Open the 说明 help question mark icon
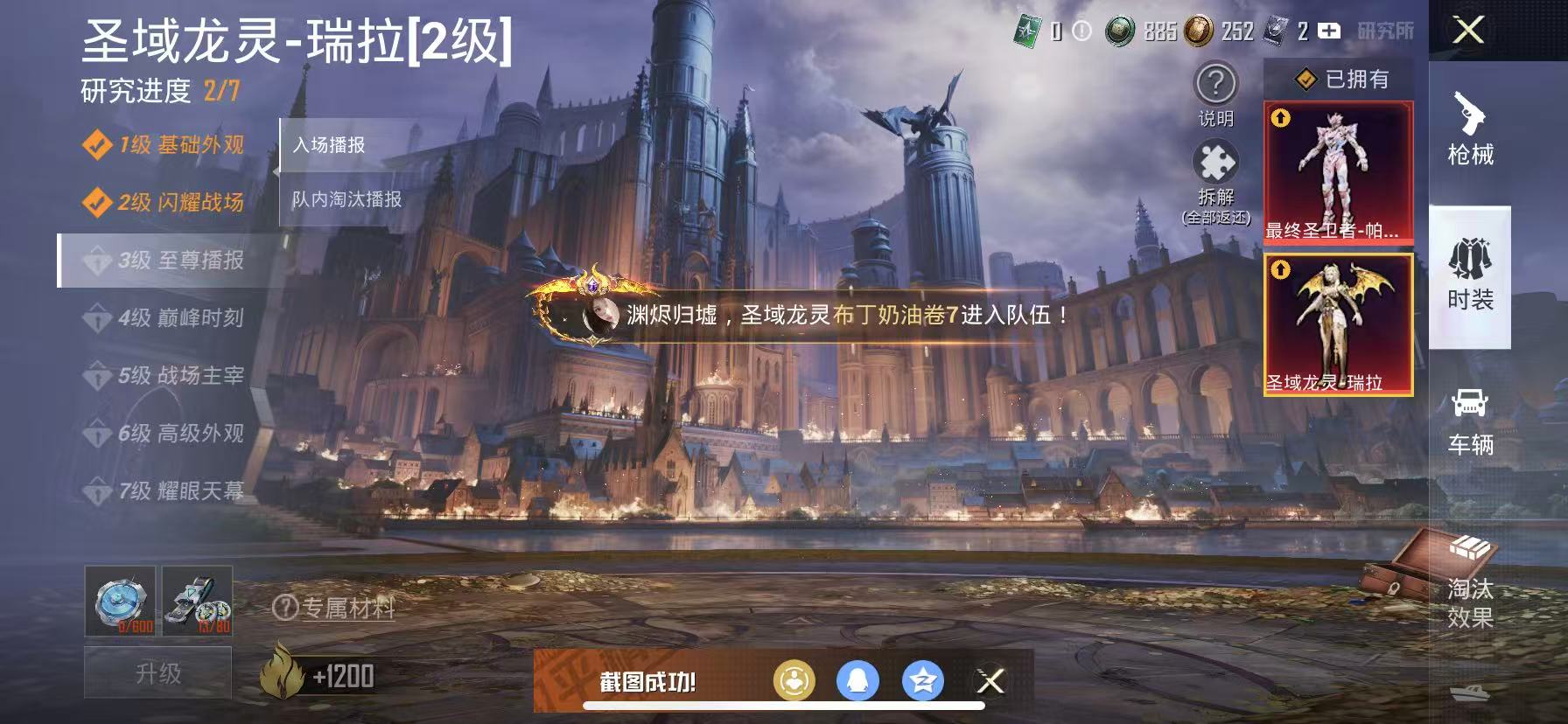The image size is (1568, 724). tap(1214, 84)
